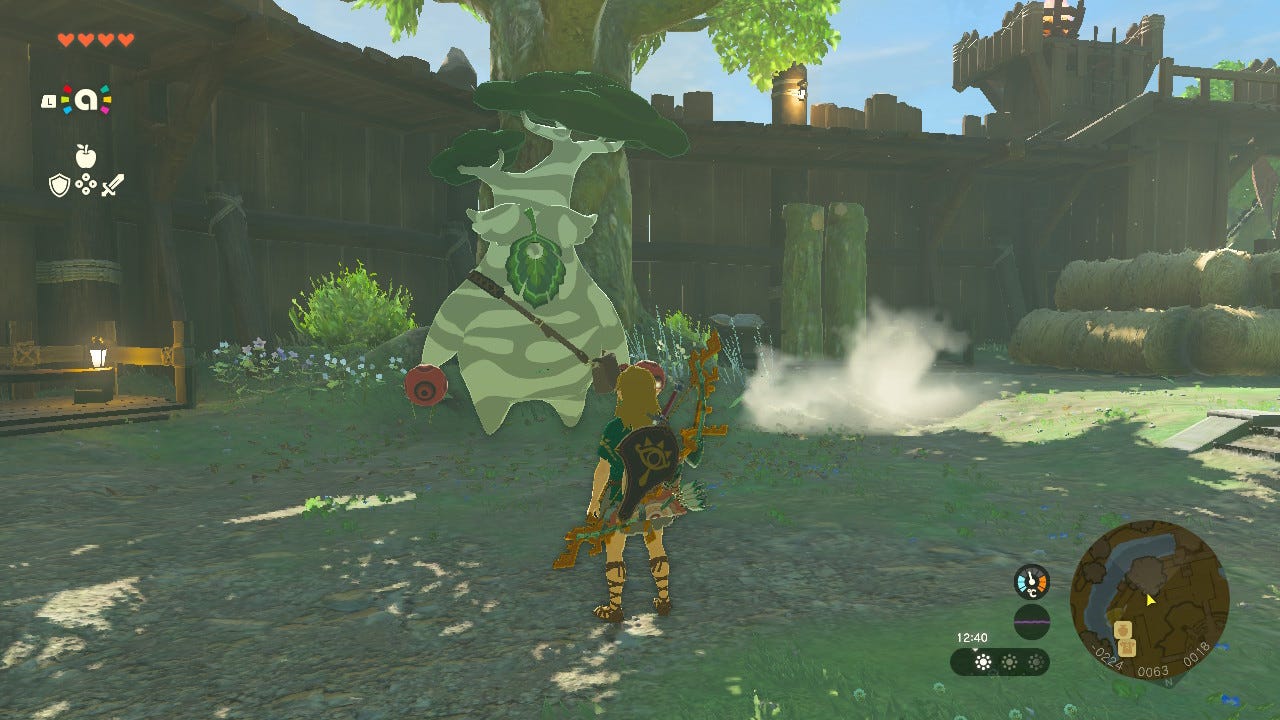The height and width of the screenshot is (720, 1280).
Task: Select the swirl status effect icon
Action: (x=86, y=183)
